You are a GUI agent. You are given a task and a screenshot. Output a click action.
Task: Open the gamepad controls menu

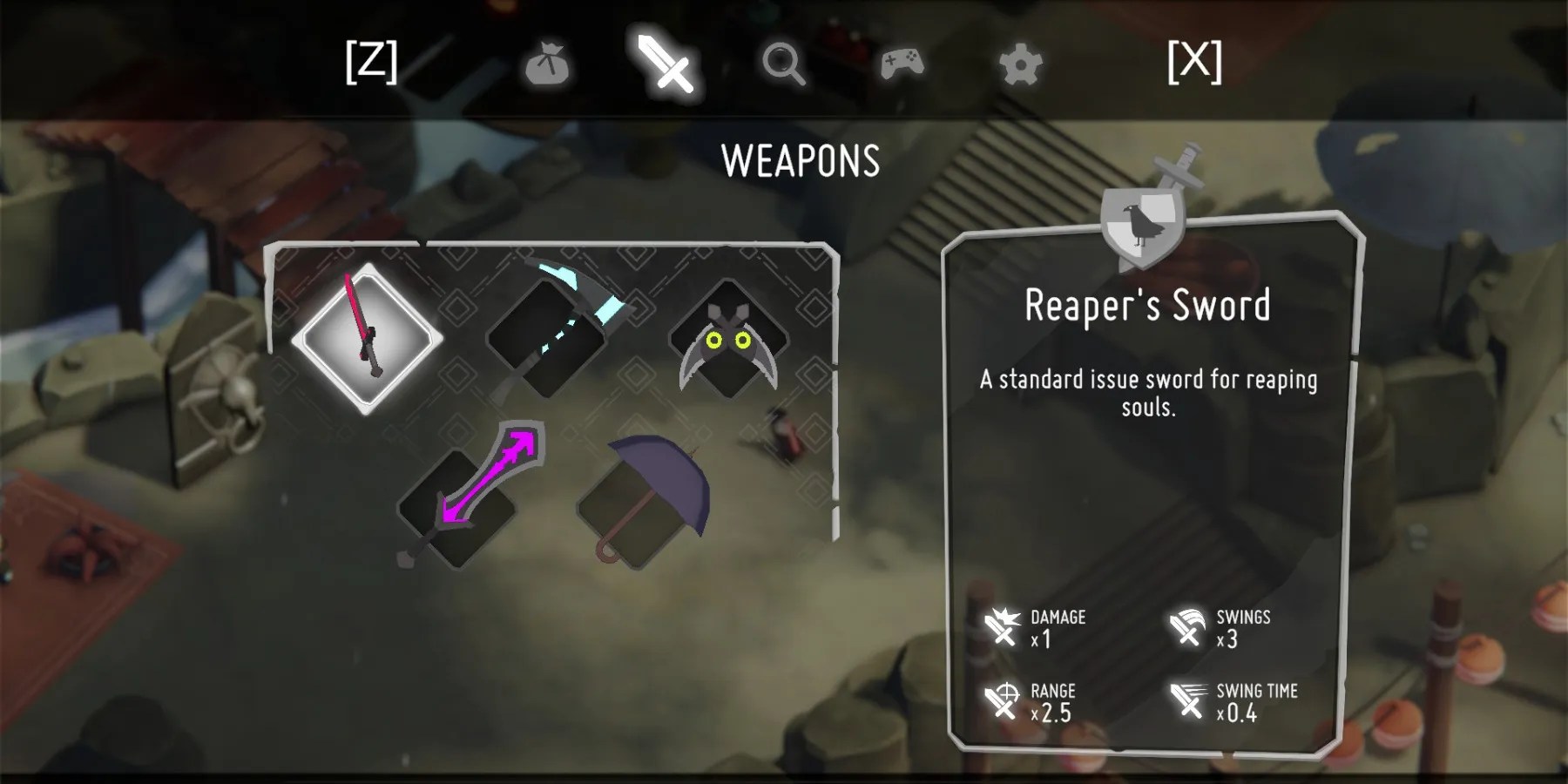[903, 64]
